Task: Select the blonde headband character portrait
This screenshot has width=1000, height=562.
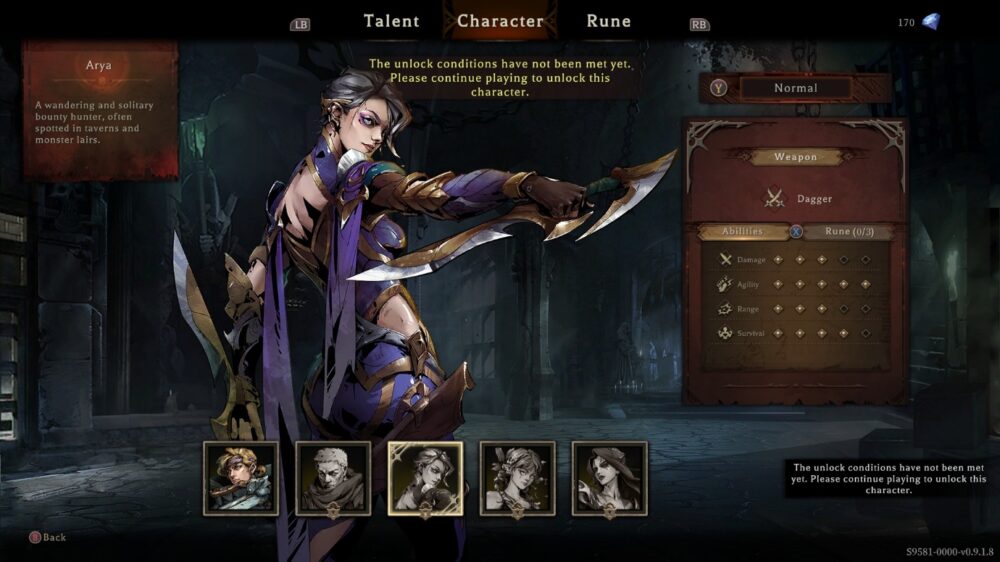Action: pos(241,478)
